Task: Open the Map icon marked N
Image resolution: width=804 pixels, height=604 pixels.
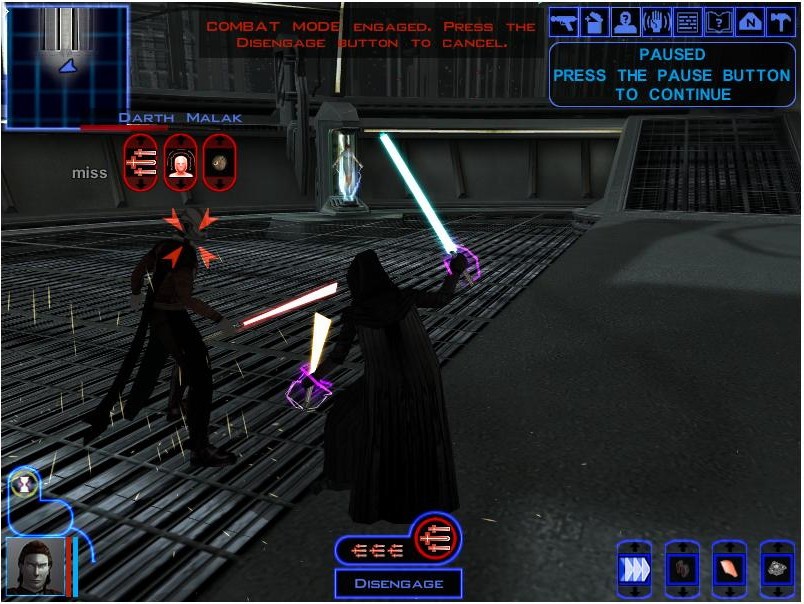Action: [x=749, y=21]
